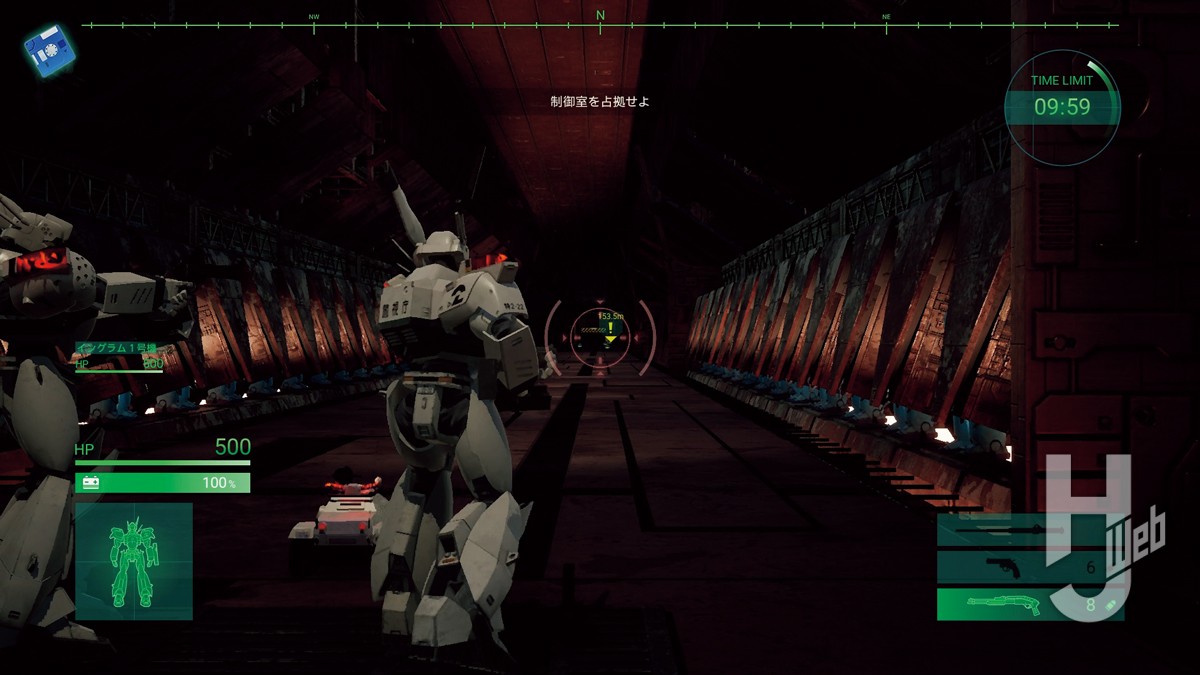1200x675 pixels.
Task: Click the blue floppy disk save icon
Action: pyautogui.click(x=43, y=51)
